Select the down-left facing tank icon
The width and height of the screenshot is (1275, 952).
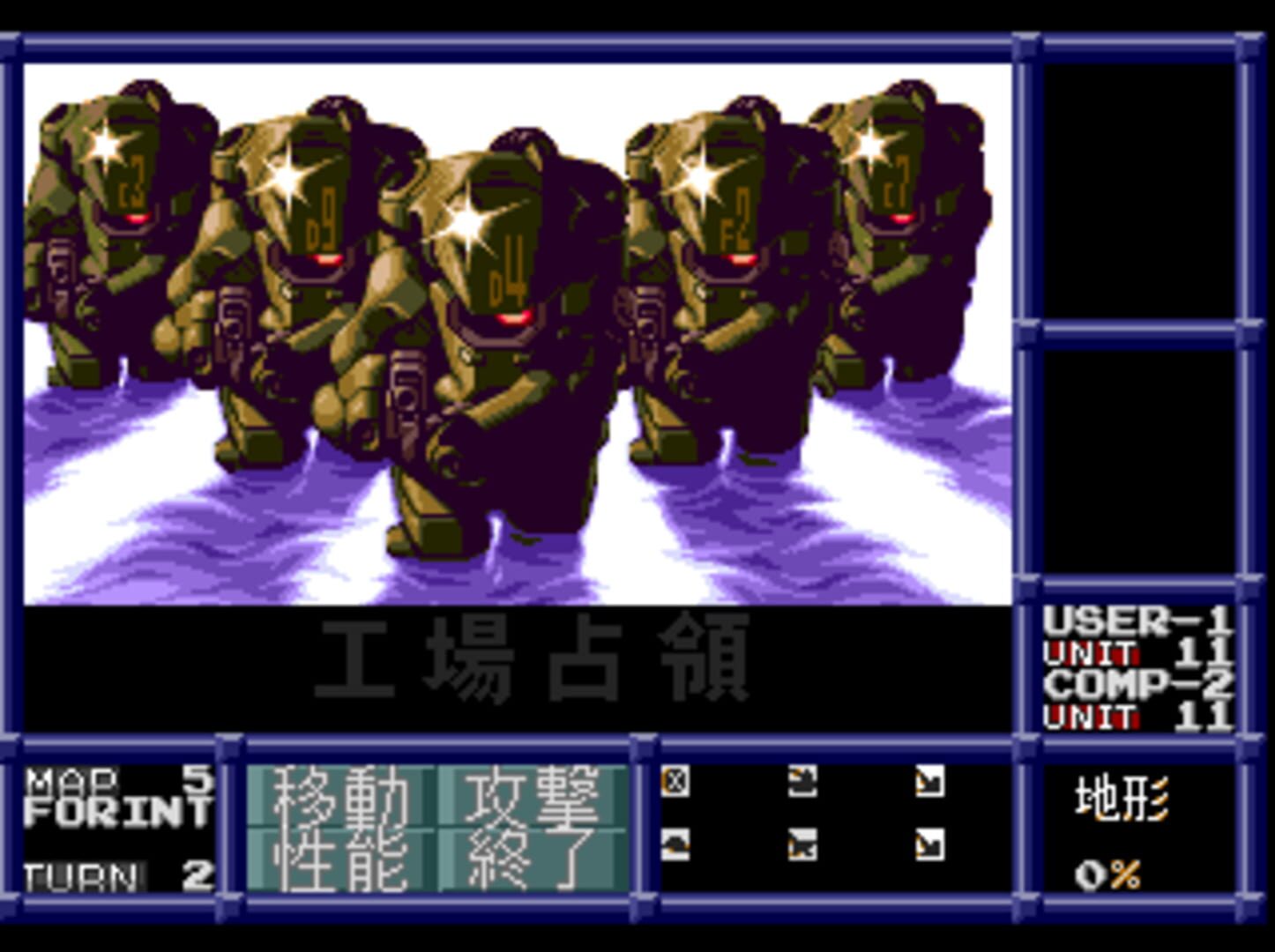click(808, 847)
